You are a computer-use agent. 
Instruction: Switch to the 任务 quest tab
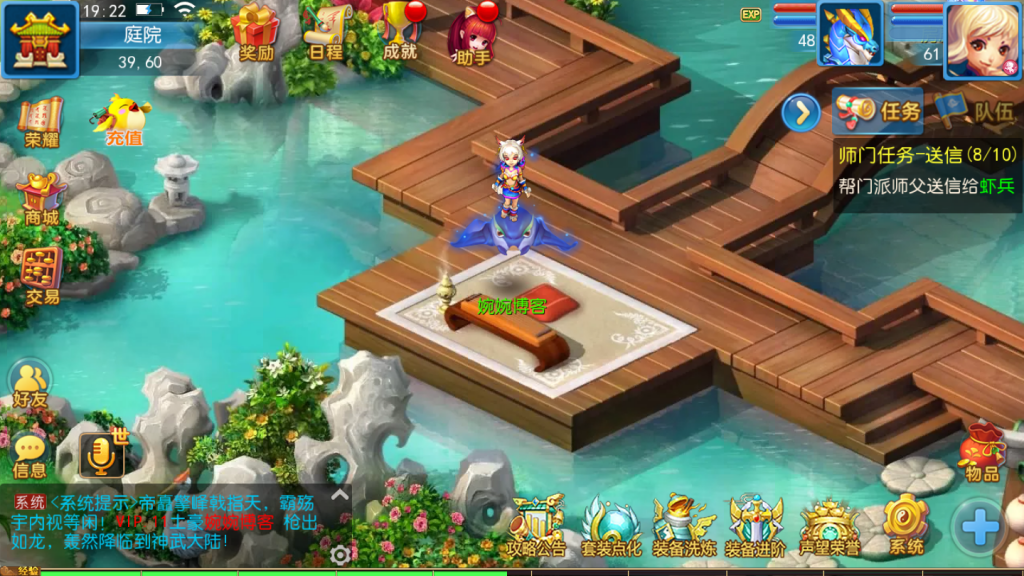(x=879, y=111)
